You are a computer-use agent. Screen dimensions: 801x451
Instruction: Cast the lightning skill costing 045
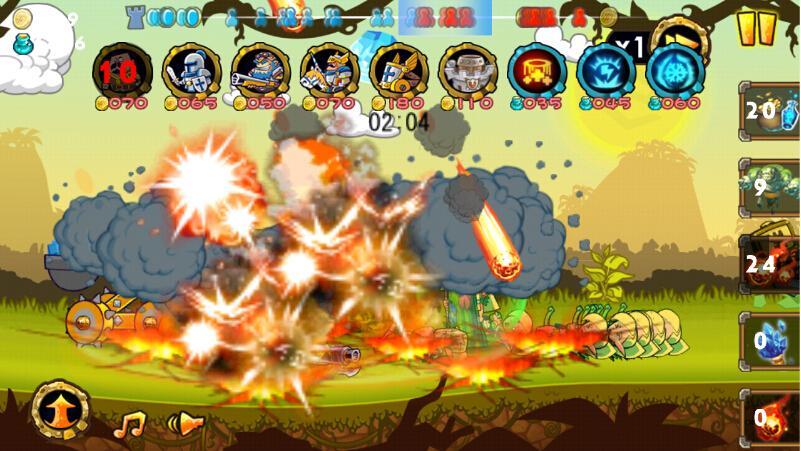606,70
